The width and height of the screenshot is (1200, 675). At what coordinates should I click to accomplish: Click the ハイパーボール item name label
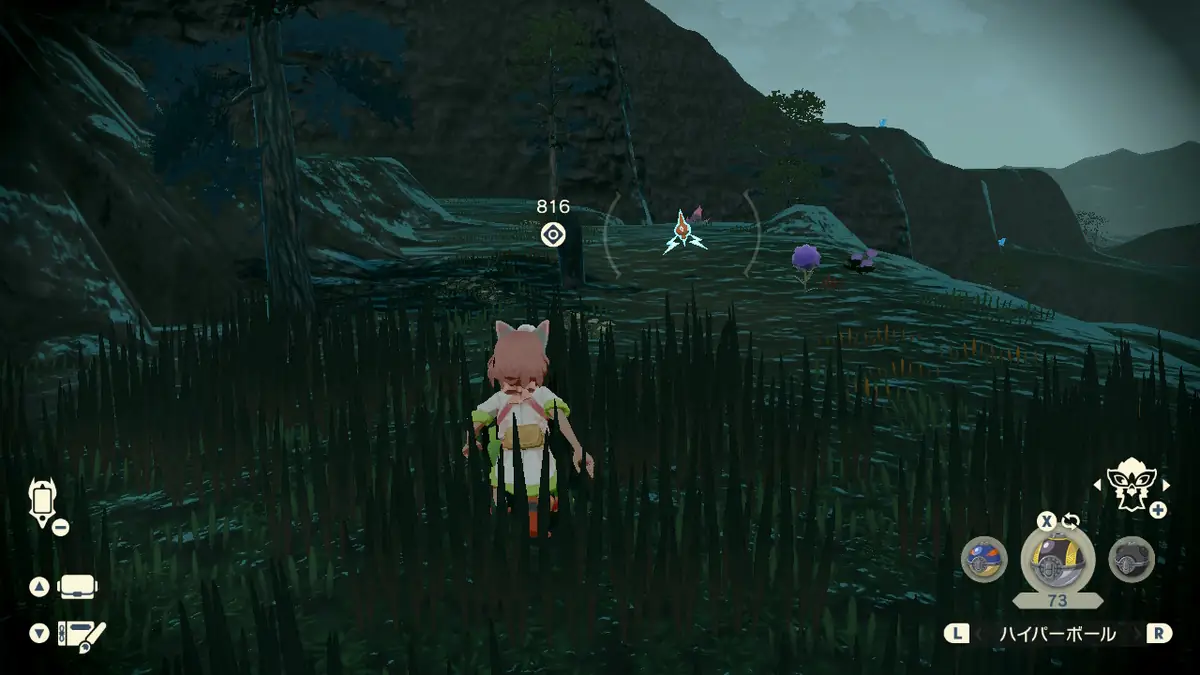pos(1058,634)
